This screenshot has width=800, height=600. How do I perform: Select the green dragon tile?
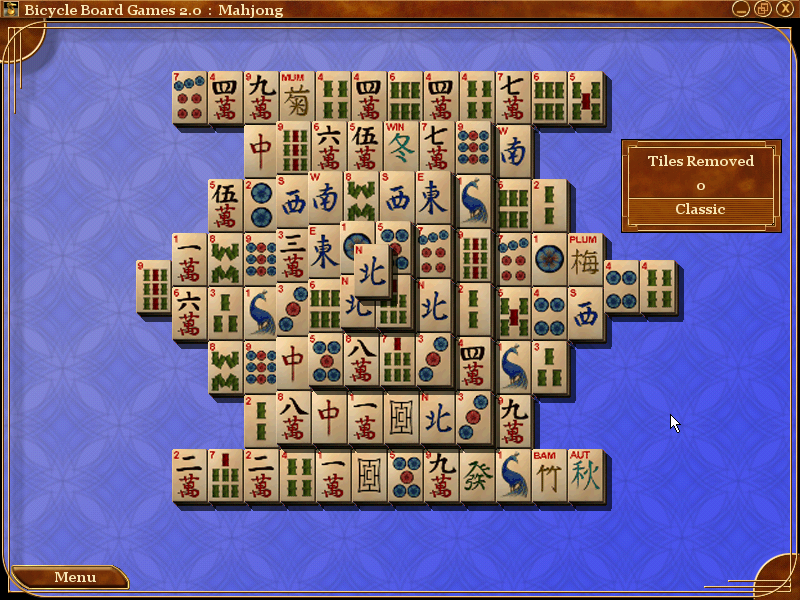tap(477, 475)
